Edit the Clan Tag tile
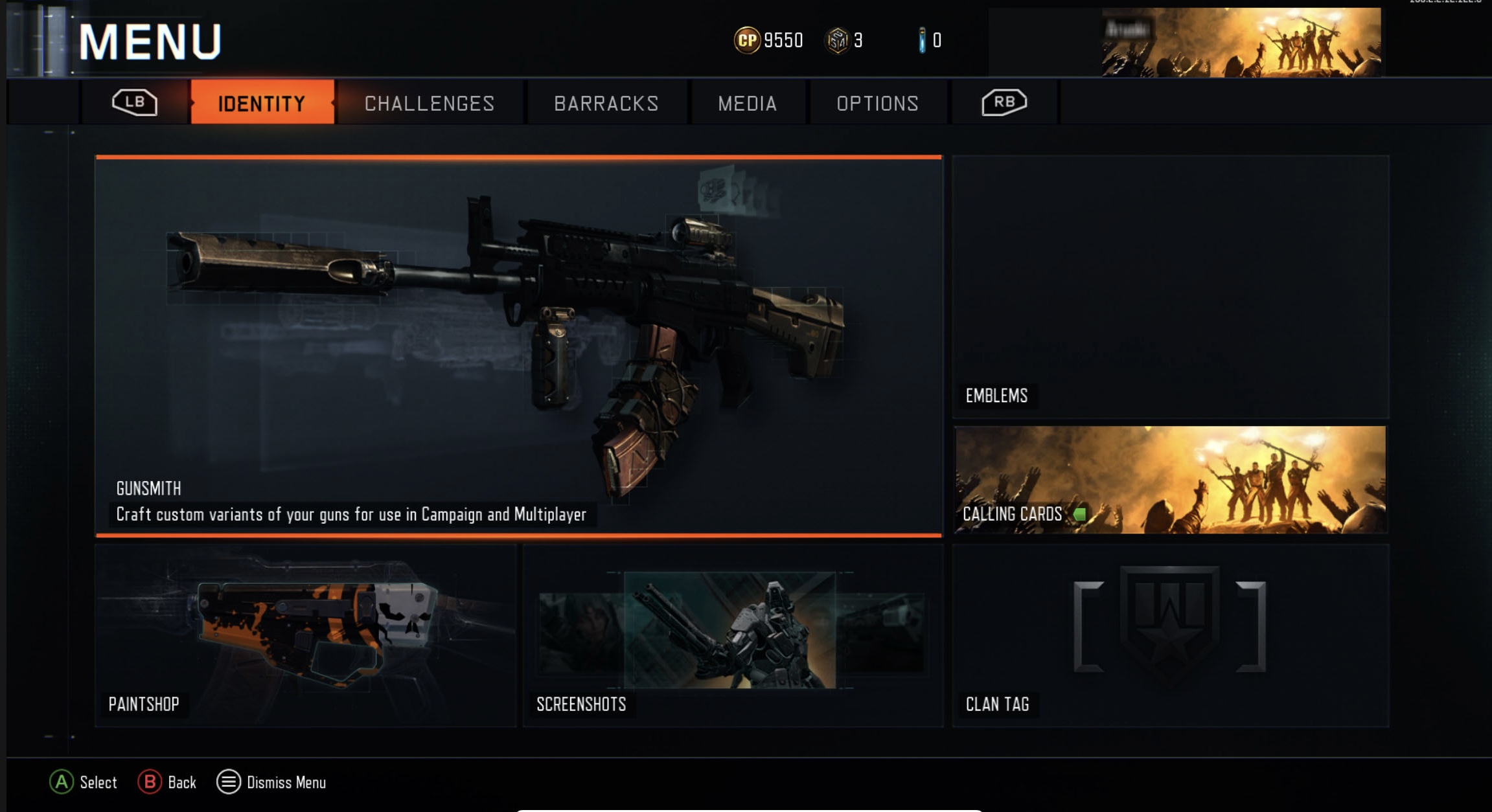Image resolution: width=1492 pixels, height=812 pixels. tap(1170, 635)
